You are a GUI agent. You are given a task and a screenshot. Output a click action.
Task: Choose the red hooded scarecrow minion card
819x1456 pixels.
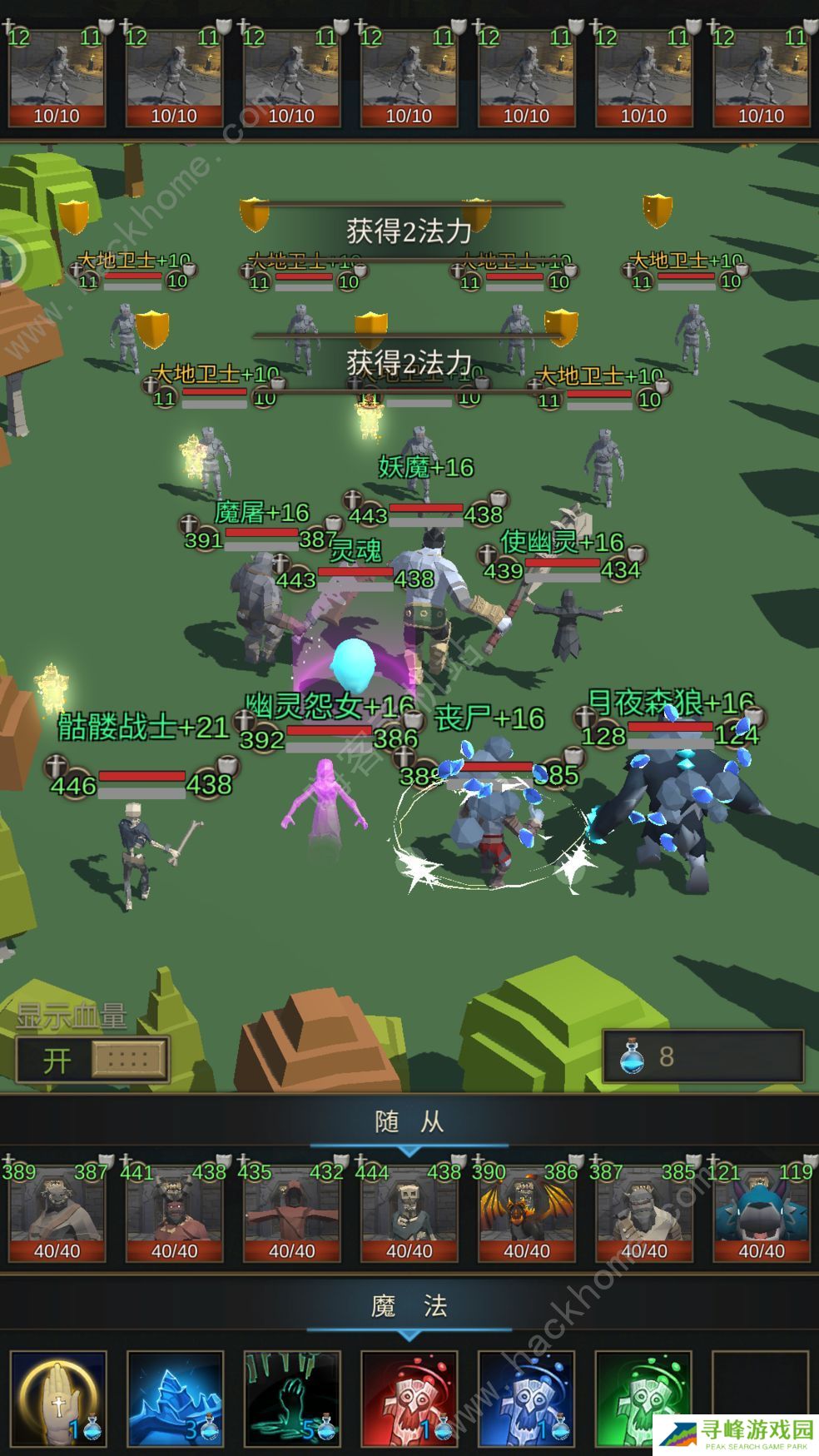click(292, 1213)
